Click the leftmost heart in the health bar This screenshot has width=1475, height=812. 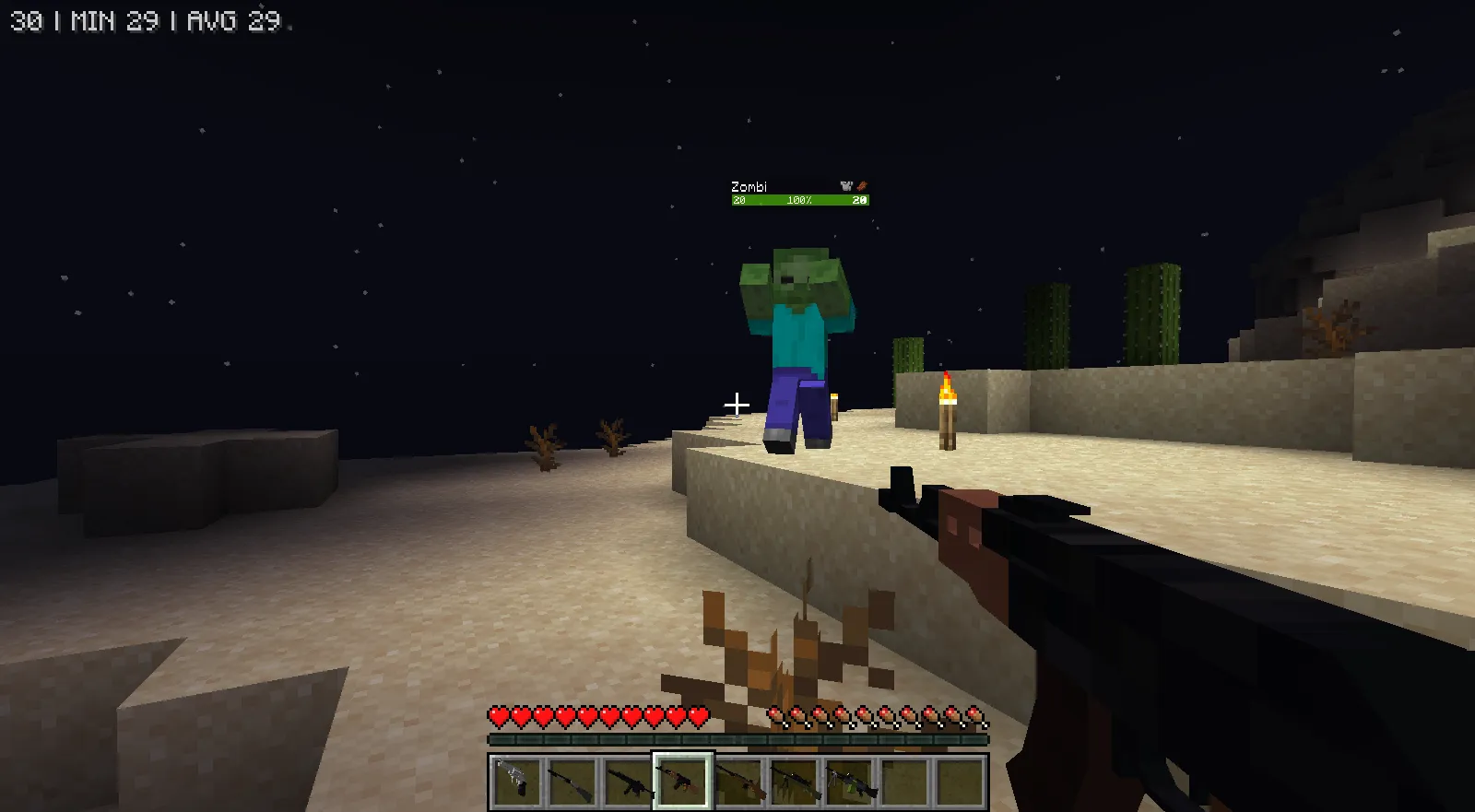point(499,713)
